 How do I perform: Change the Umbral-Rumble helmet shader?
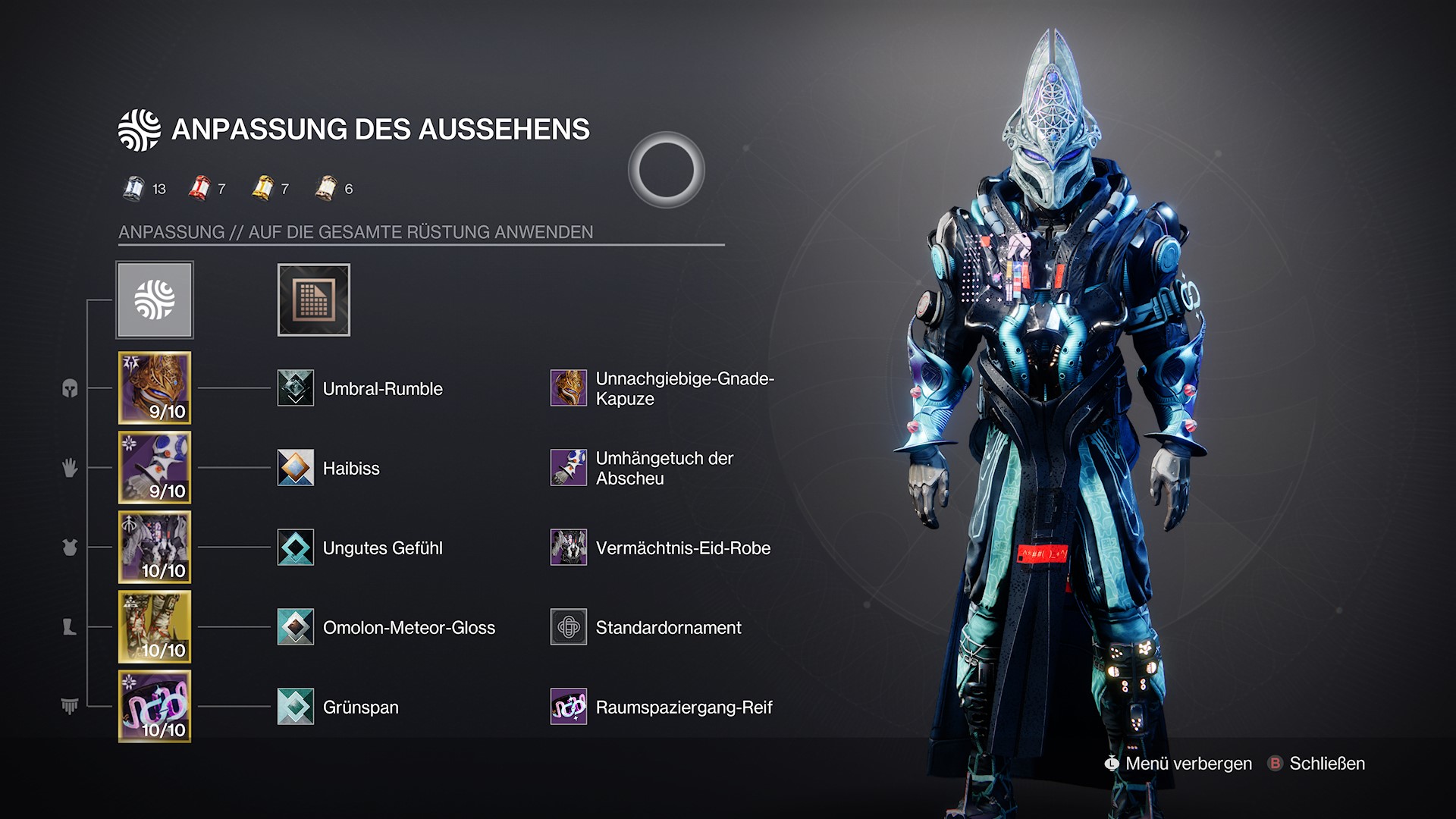click(x=296, y=388)
